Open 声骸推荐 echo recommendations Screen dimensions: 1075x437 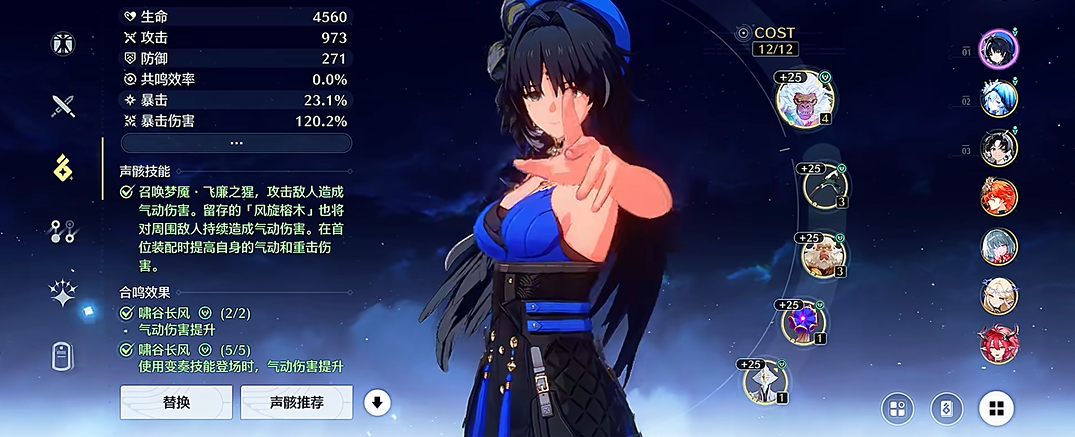tap(296, 402)
